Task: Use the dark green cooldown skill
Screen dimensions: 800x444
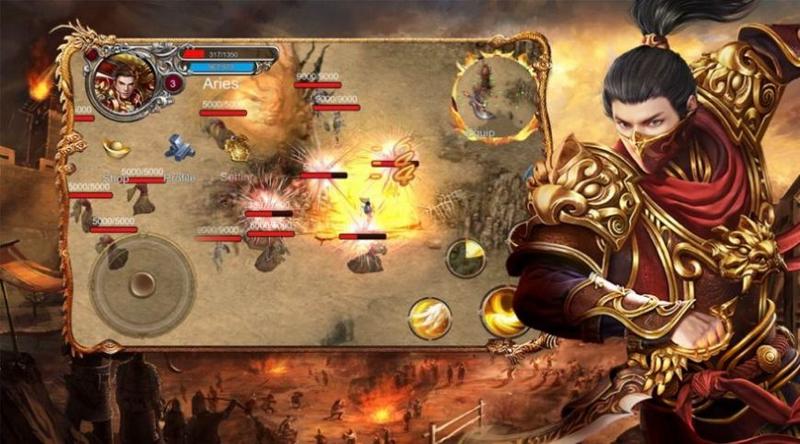Action: pyautogui.click(x=465, y=257)
